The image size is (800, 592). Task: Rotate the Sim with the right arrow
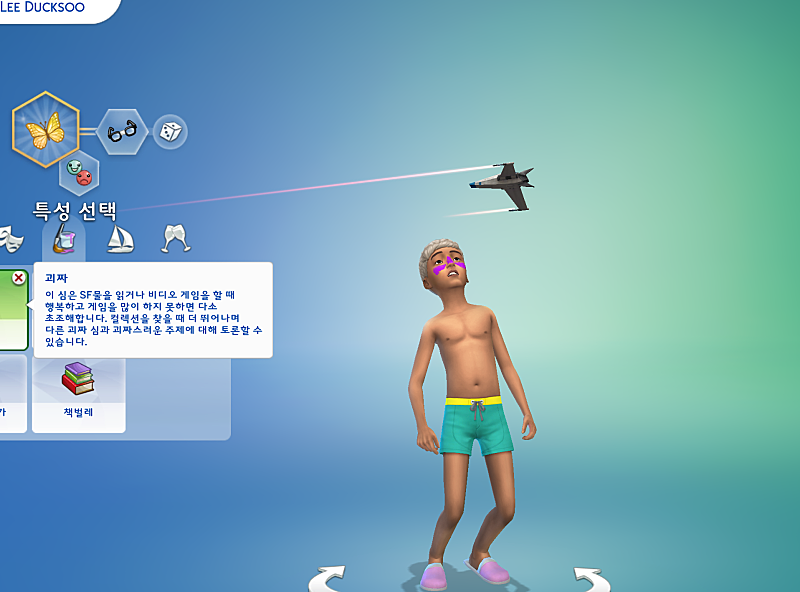tap(590, 578)
